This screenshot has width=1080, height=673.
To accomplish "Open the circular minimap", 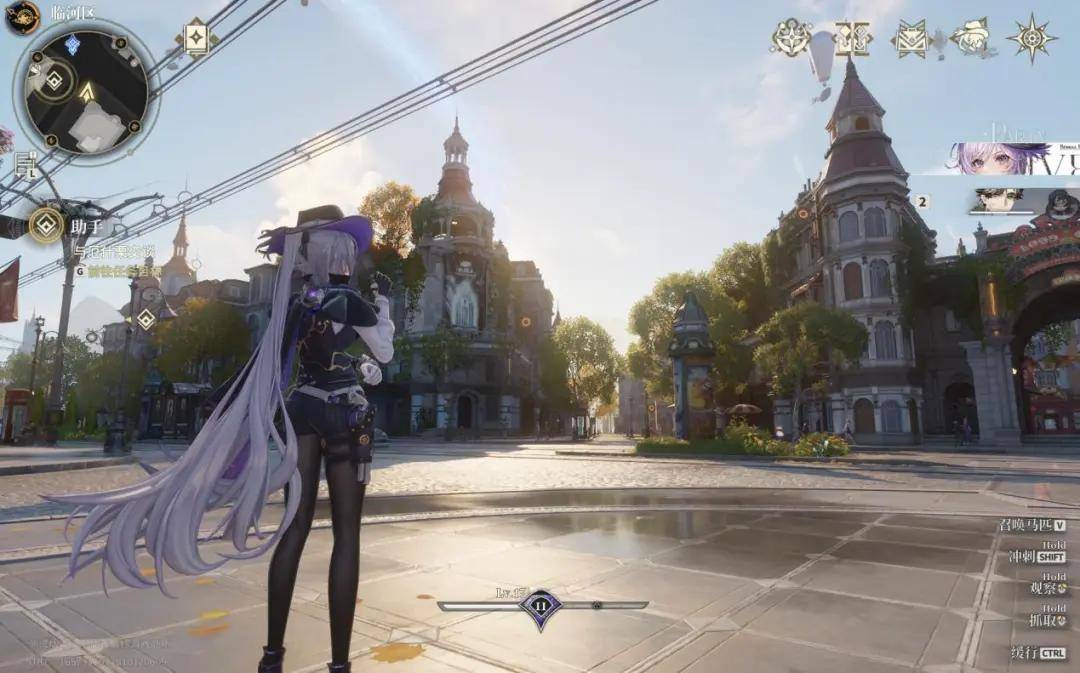I will pos(86,92).
